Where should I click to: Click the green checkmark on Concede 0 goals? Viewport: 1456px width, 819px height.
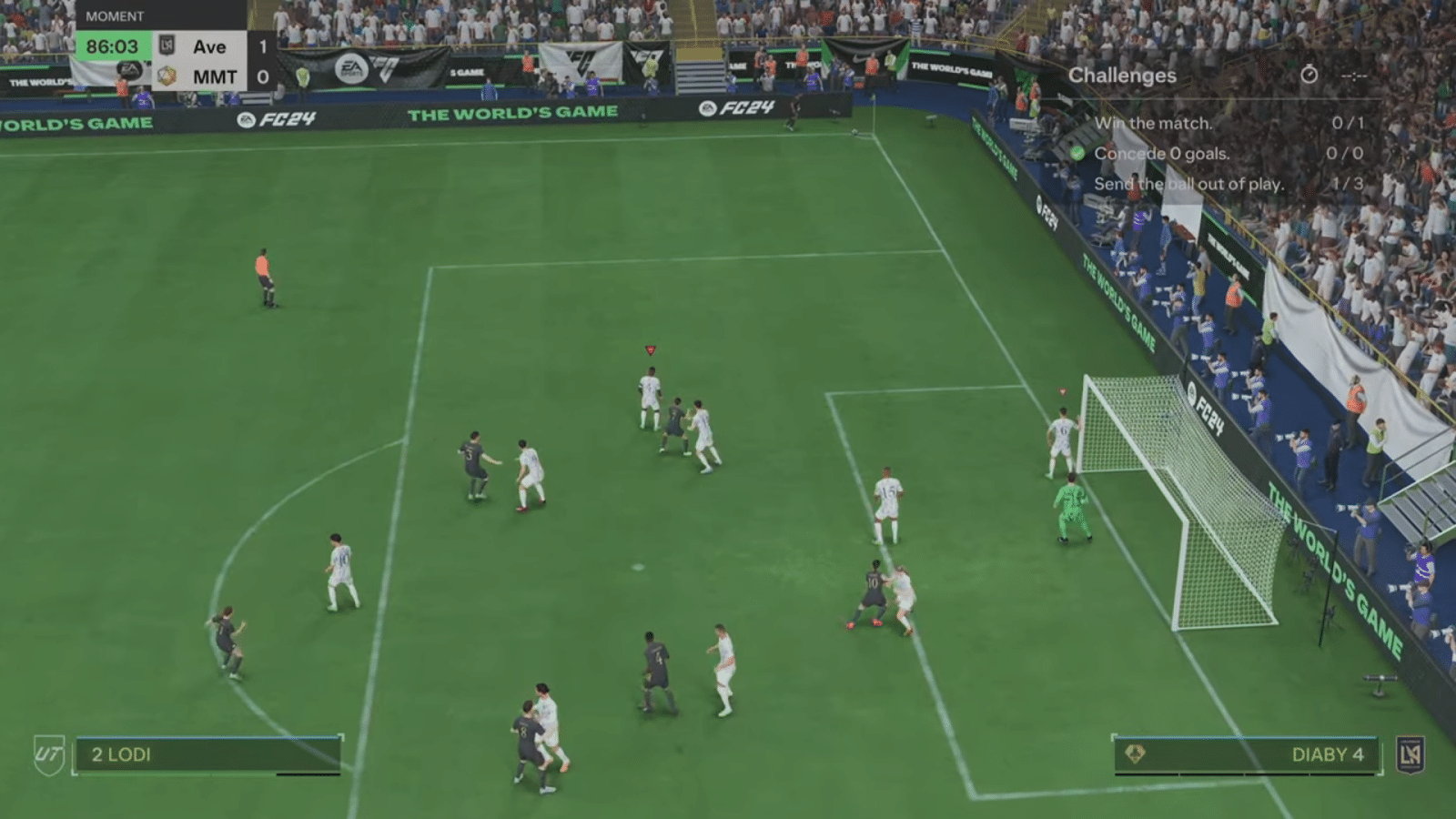pos(1079,153)
